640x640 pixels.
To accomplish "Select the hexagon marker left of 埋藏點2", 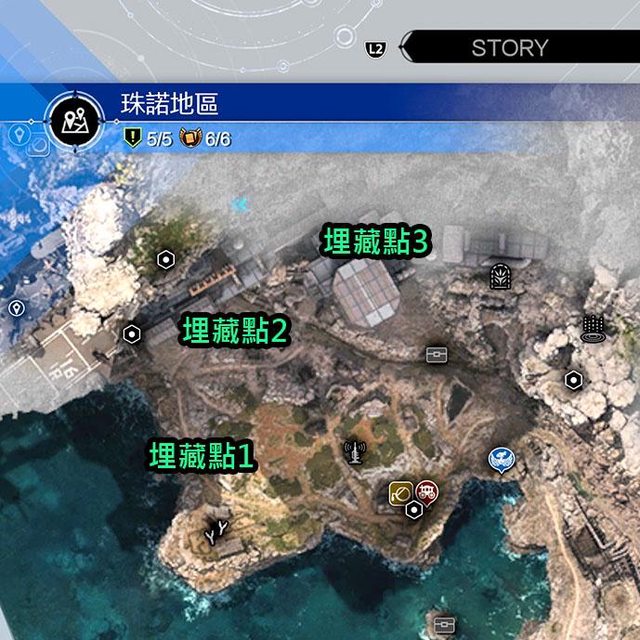I will point(131,334).
